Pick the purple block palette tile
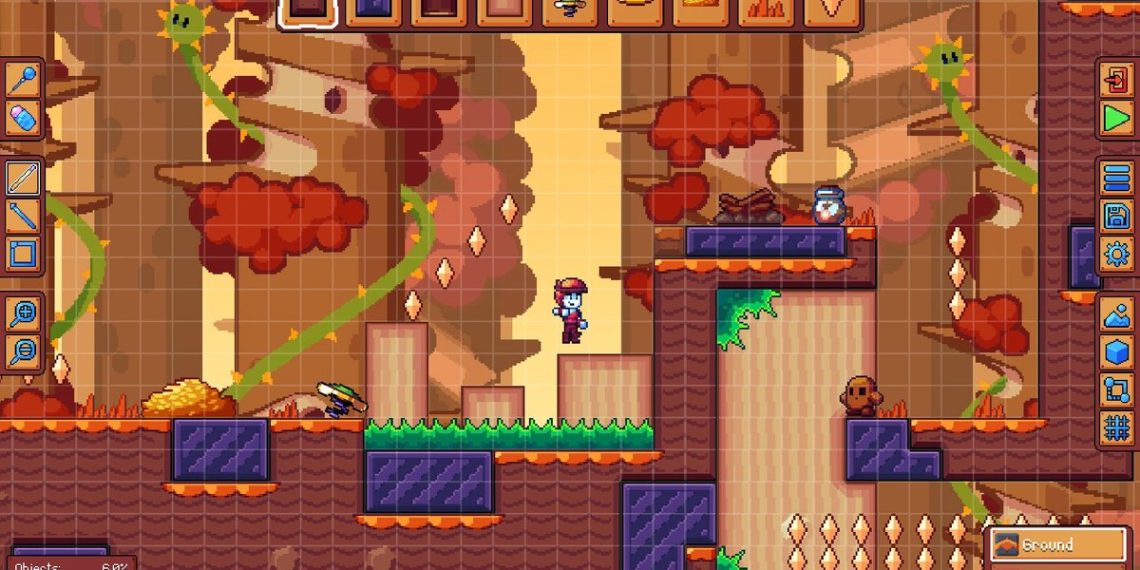Screen dimensions: 1140x570 [x=373, y=10]
